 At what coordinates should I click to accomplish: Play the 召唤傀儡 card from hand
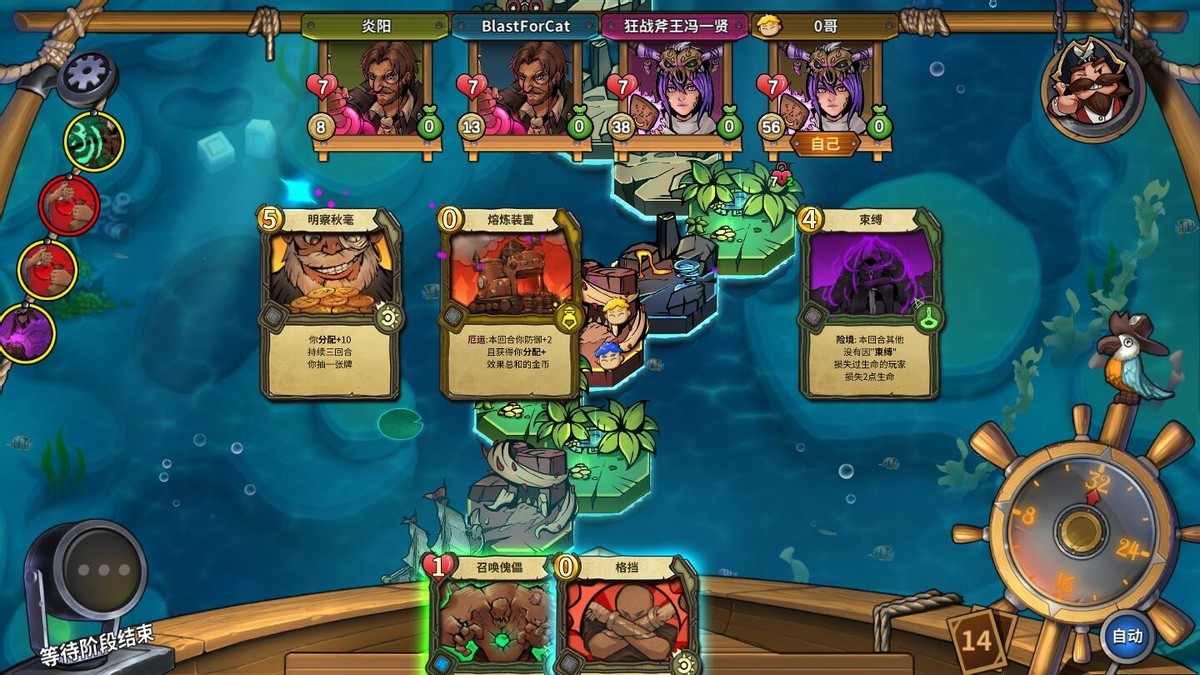click(490, 615)
